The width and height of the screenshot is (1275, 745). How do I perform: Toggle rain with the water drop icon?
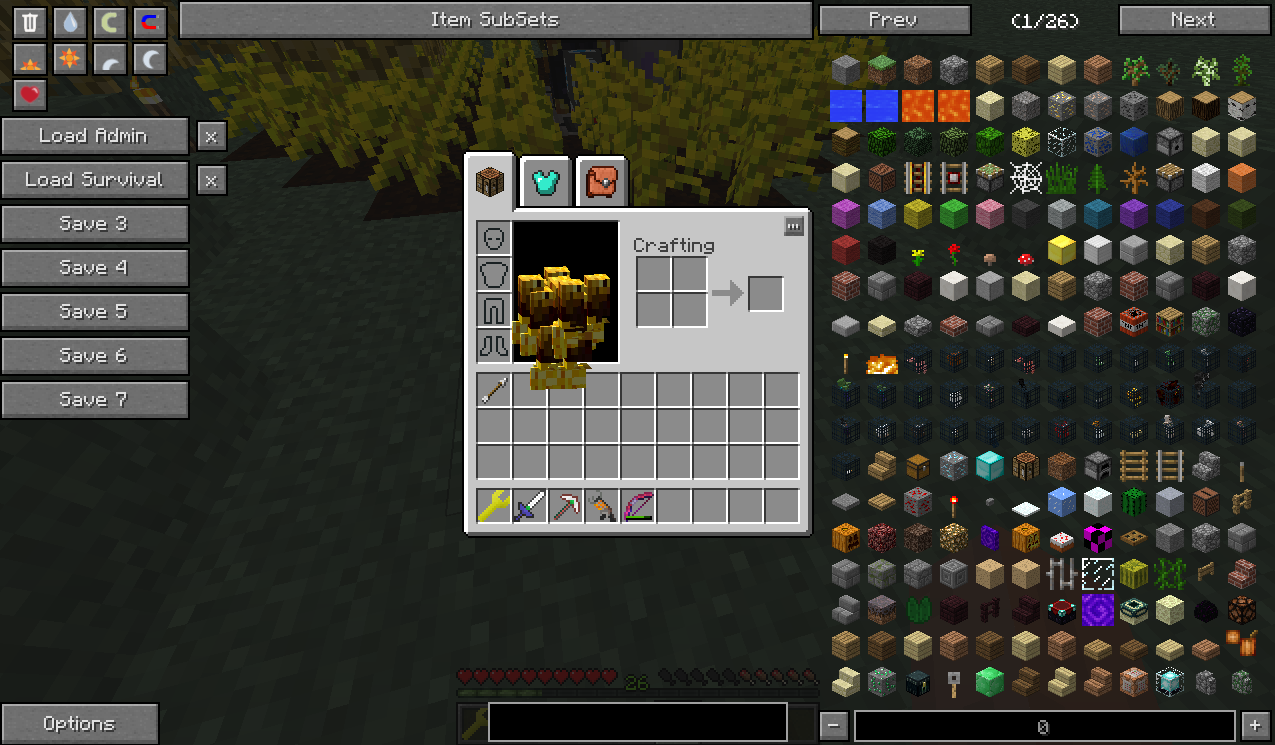(x=69, y=22)
